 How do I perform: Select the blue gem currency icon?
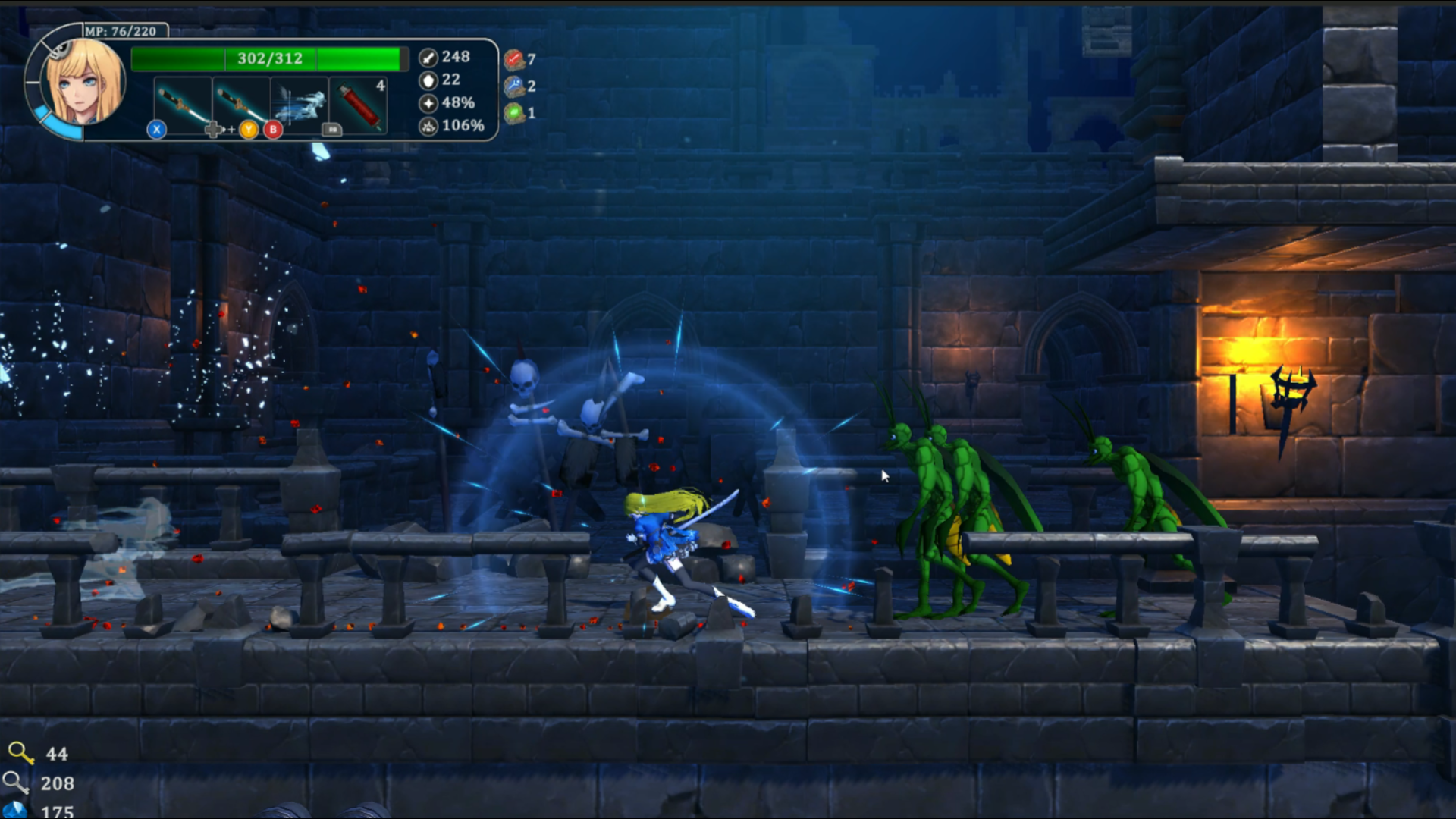tap(15, 810)
